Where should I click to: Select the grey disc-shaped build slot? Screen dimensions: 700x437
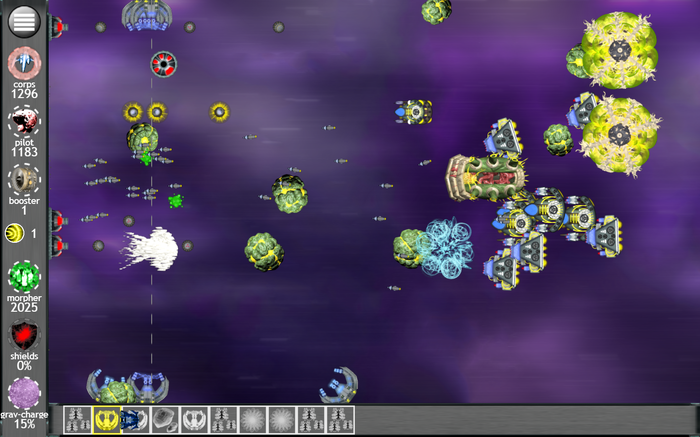point(165,420)
